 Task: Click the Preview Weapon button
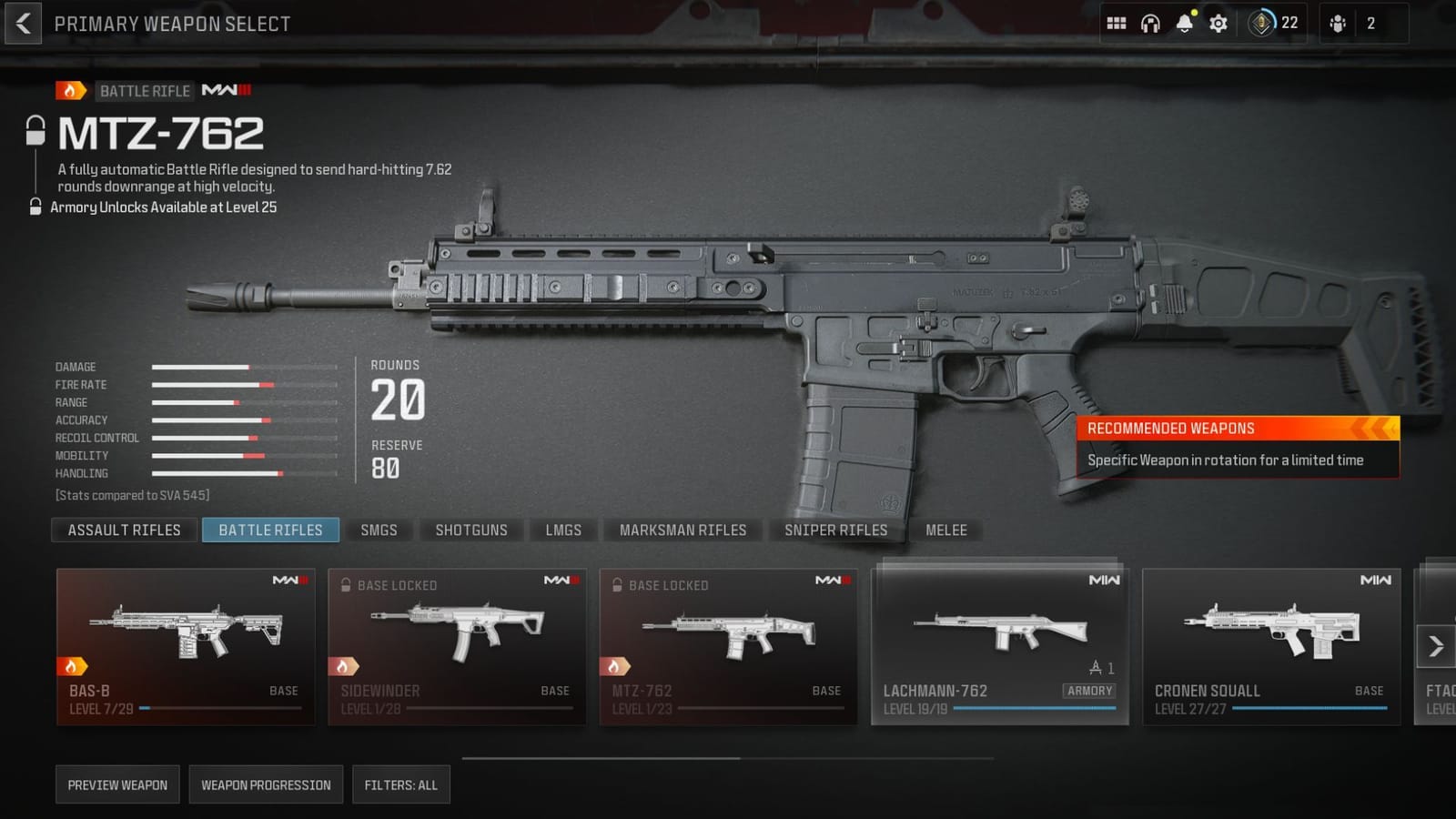(x=117, y=784)
